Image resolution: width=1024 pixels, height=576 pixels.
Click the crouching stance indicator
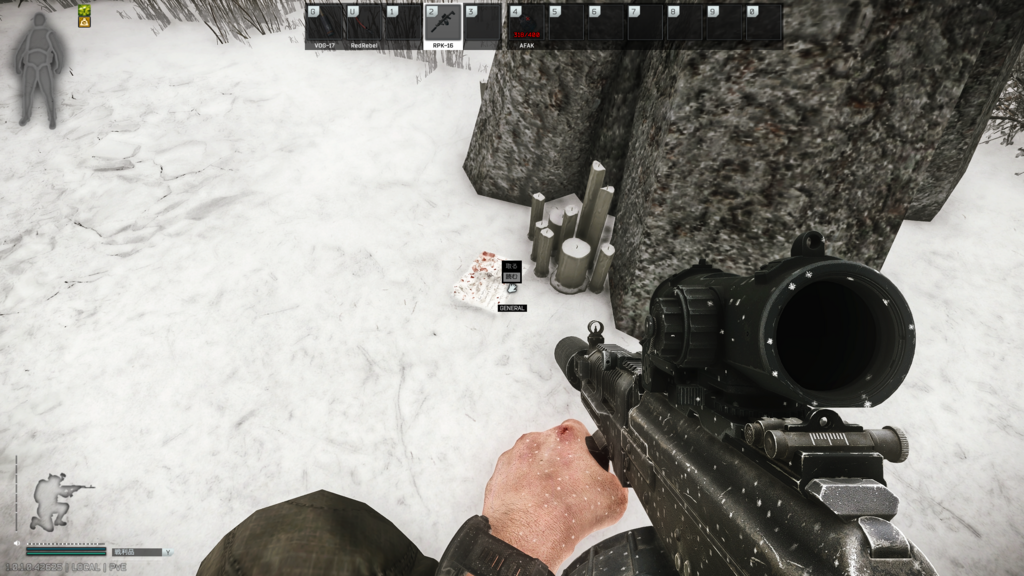point(56,501)
